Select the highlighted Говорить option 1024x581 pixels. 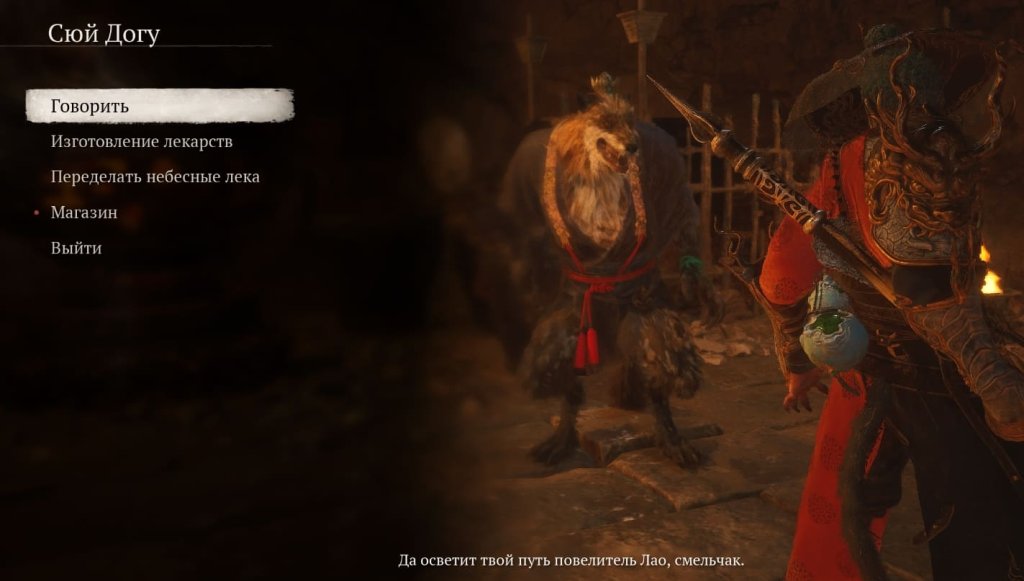90,106
